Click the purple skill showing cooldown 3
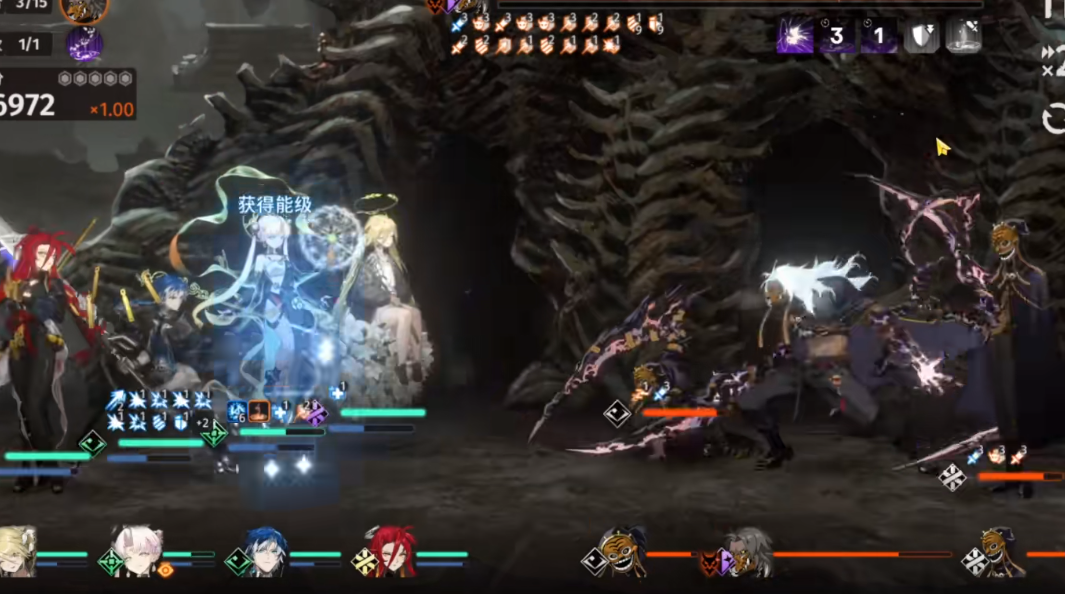The image size is (1065, 594). [837, 36]
